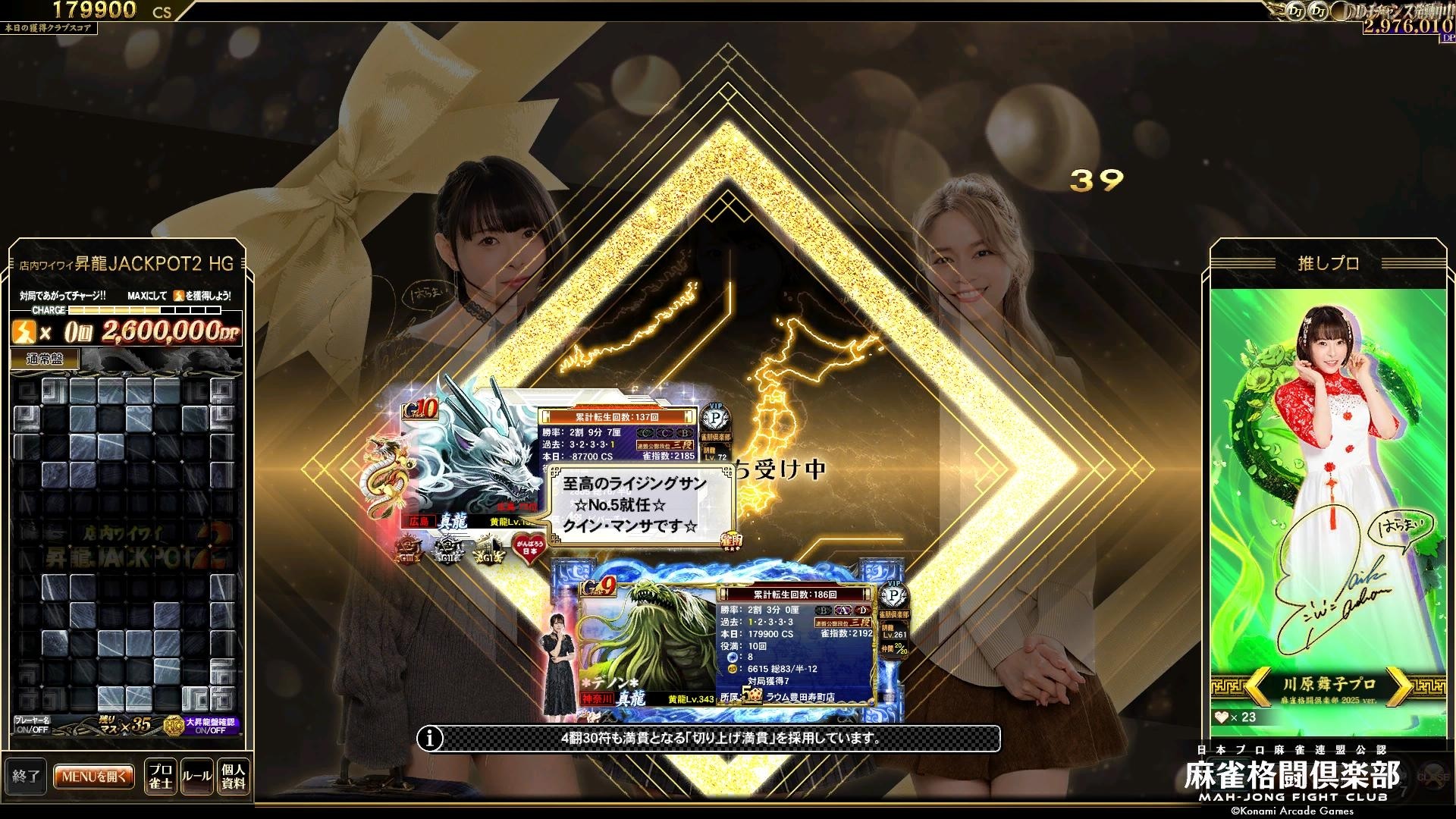This screenshot has width=1456, height=819.
Task: Toggle the がんばろう日本 badge on the upper card
Action: (529, 549)
